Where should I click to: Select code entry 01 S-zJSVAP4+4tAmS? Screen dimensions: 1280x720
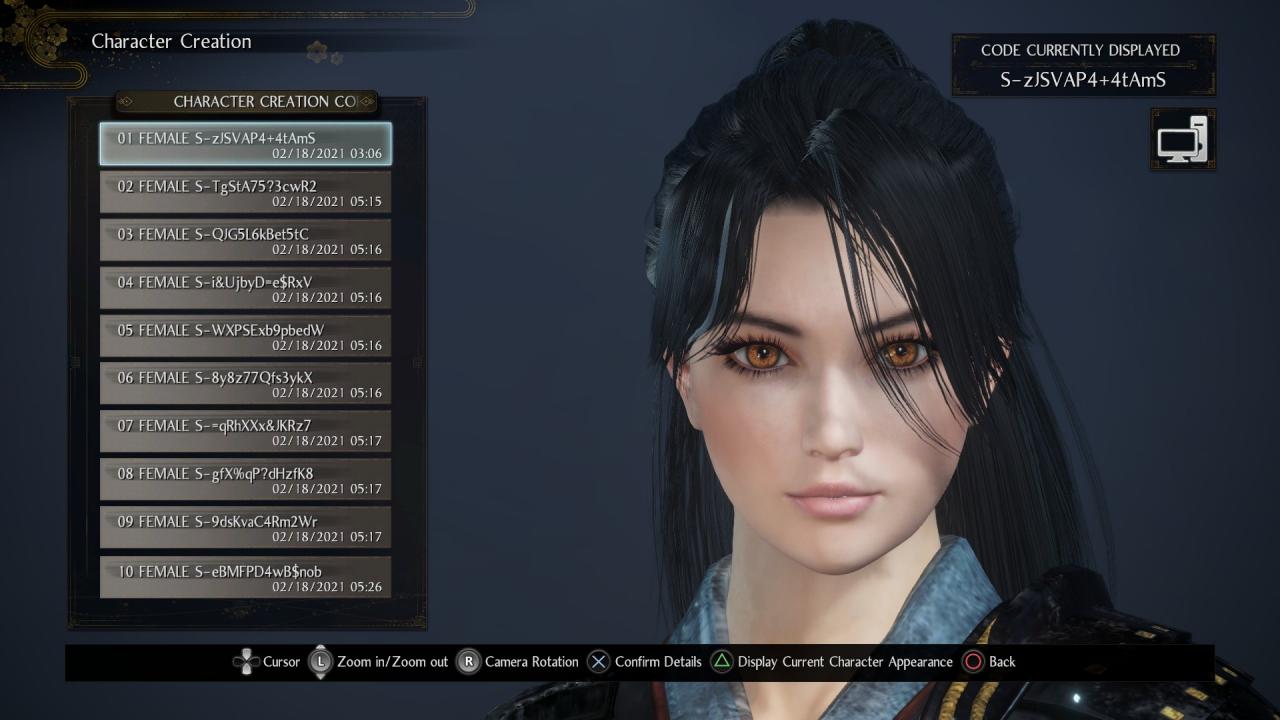[245, 144]
